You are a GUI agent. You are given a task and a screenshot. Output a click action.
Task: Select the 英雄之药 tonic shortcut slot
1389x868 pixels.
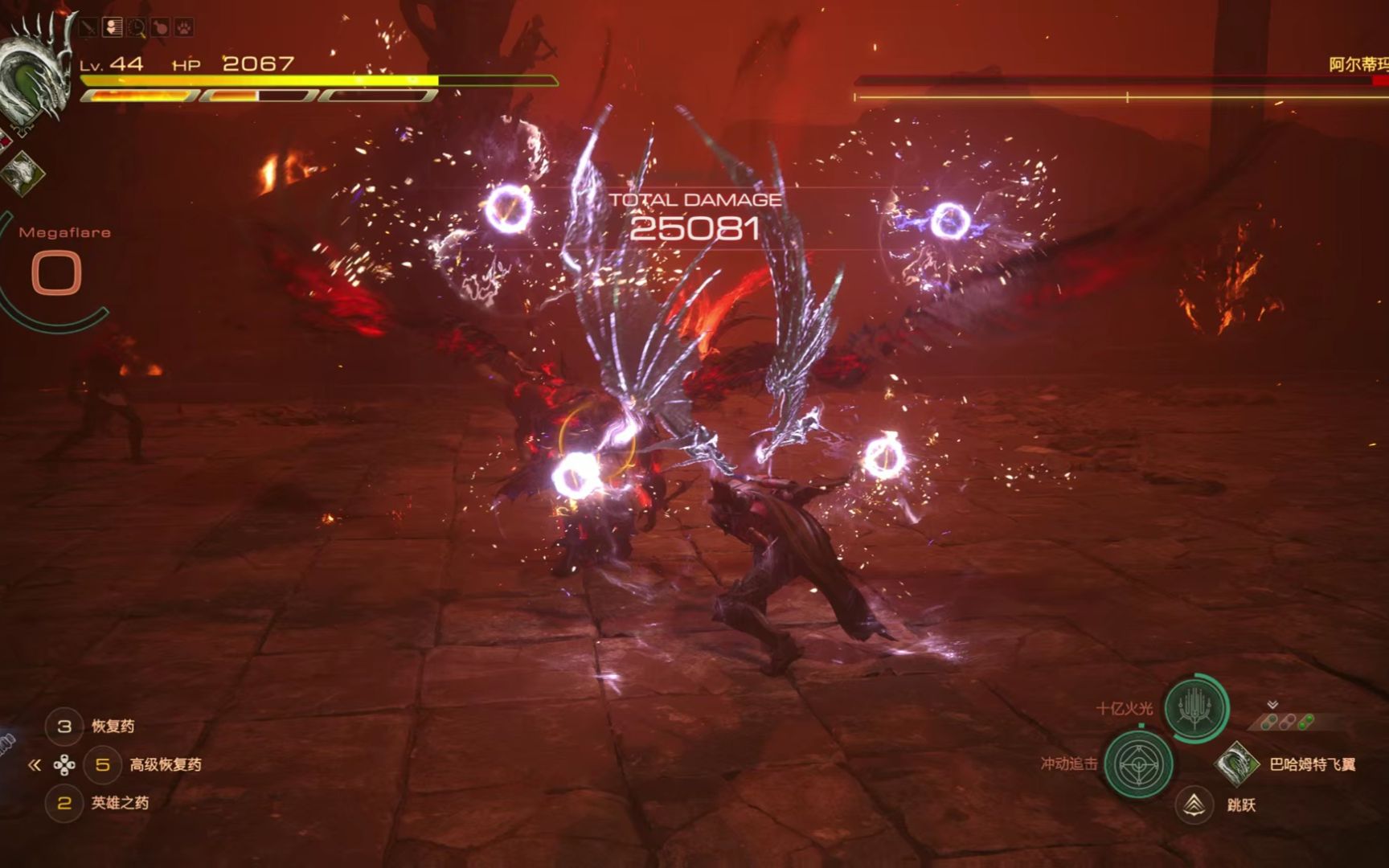64,803
